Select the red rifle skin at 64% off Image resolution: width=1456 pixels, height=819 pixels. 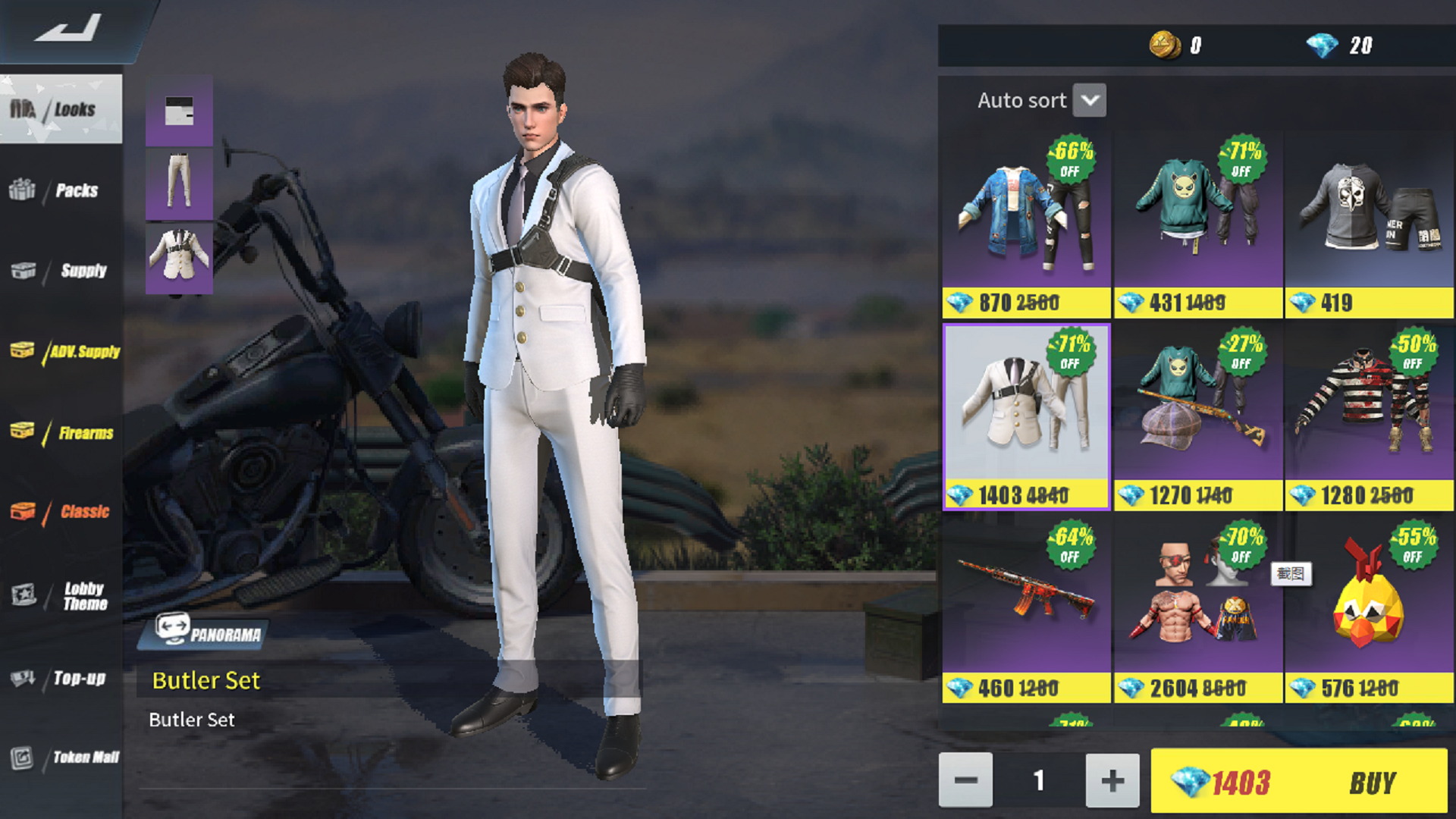[1025, 599]
